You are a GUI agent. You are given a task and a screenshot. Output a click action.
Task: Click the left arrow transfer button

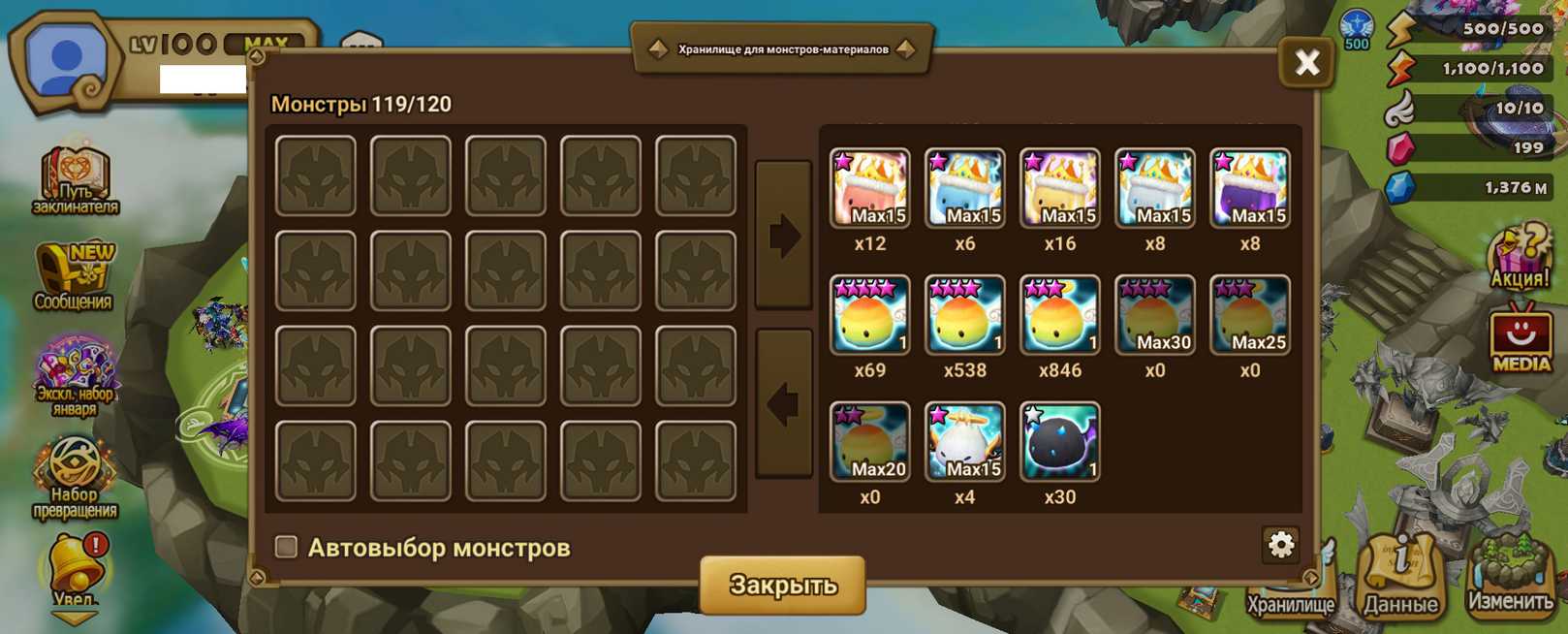[x=783, y=403]
